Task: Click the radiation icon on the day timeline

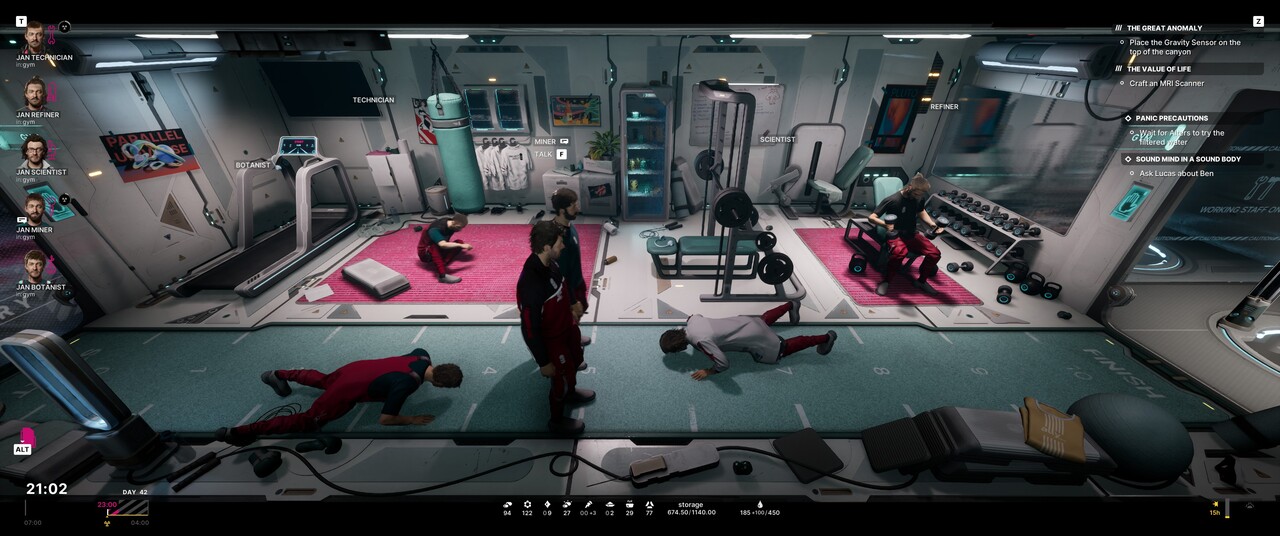Action: click(x=107, y=522)
